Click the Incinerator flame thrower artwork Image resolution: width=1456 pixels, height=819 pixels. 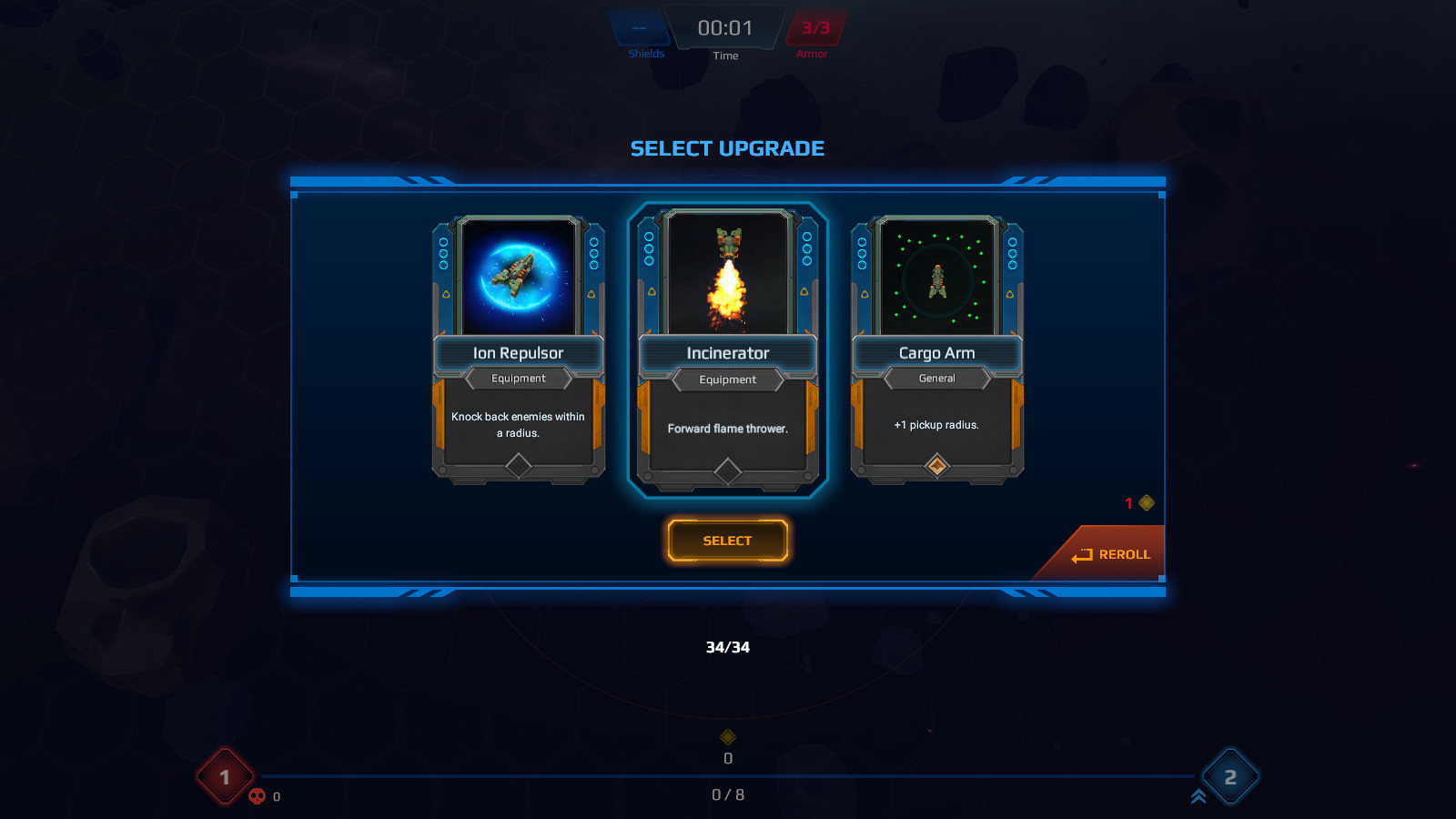[726, 278]
